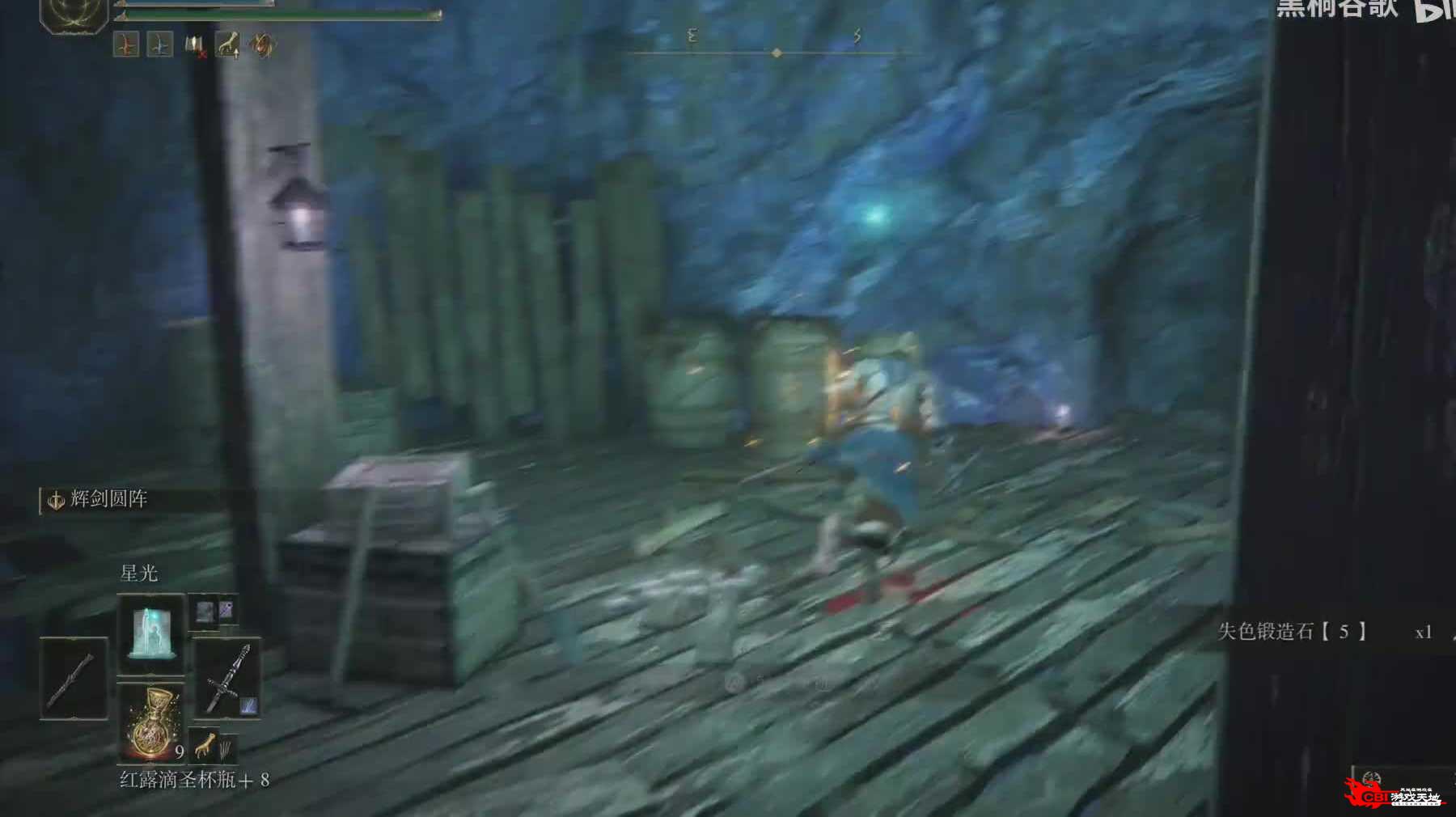Click the shield with red X status icon
The width and height of the screenshot is (1456, 817).
click(195, 46)
